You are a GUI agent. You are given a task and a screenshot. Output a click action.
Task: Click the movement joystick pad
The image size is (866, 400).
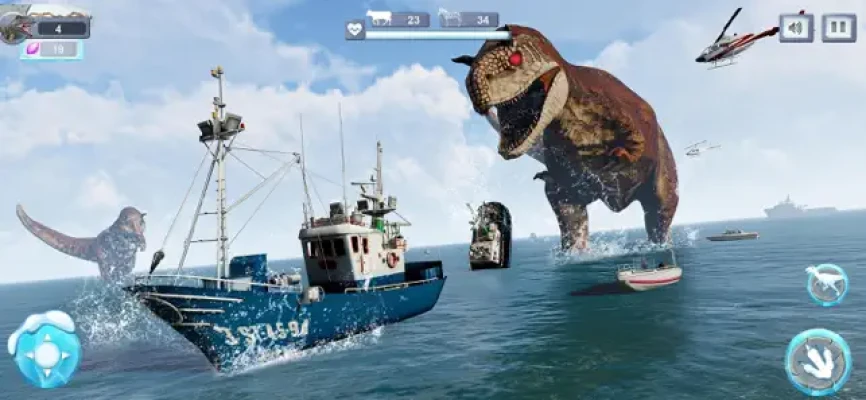44,351
